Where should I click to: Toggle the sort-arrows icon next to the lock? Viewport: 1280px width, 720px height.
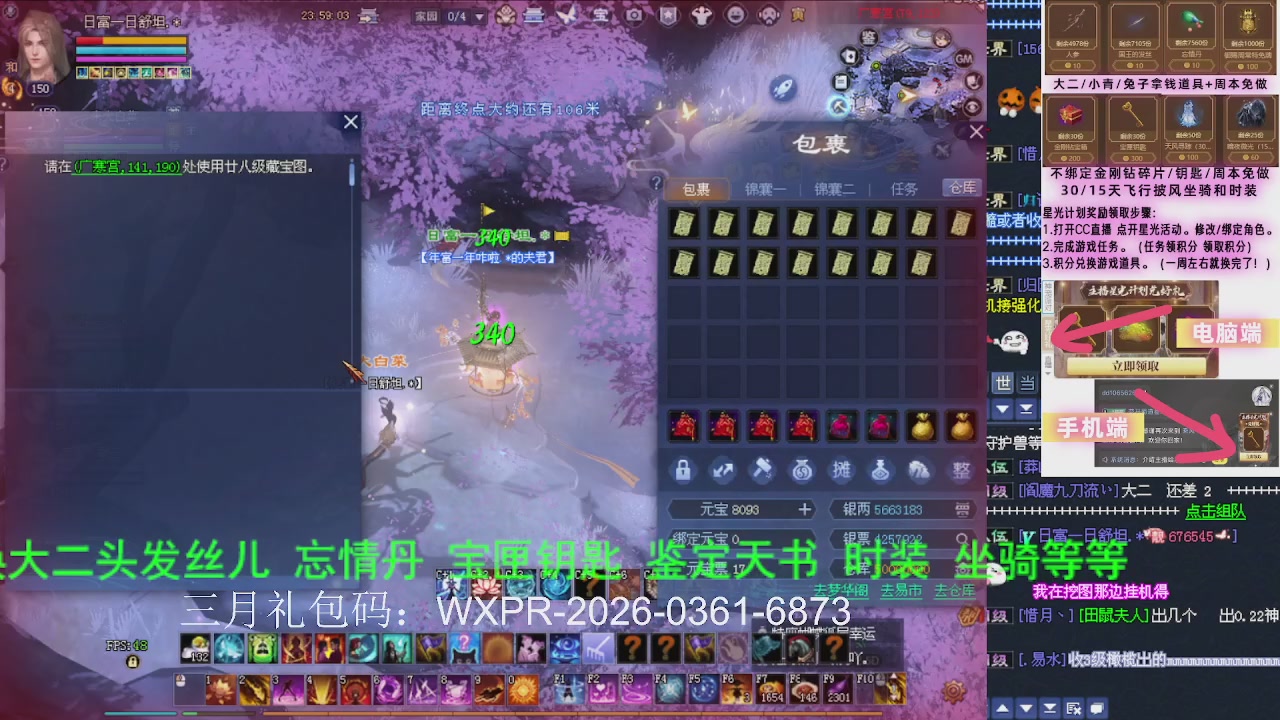tap(722, 470)
